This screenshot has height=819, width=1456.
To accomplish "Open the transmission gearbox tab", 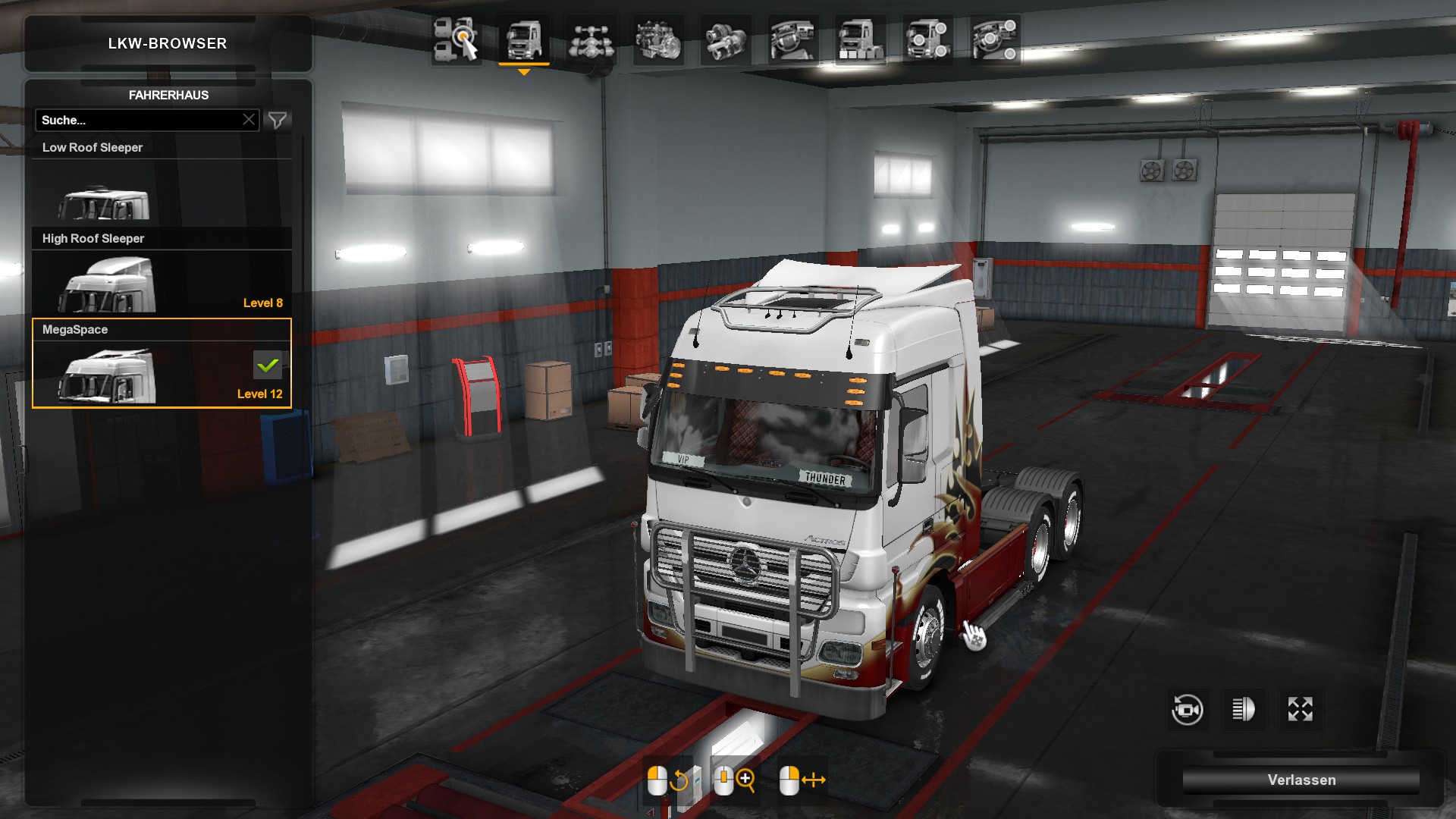I will click(x=726, y=39).
